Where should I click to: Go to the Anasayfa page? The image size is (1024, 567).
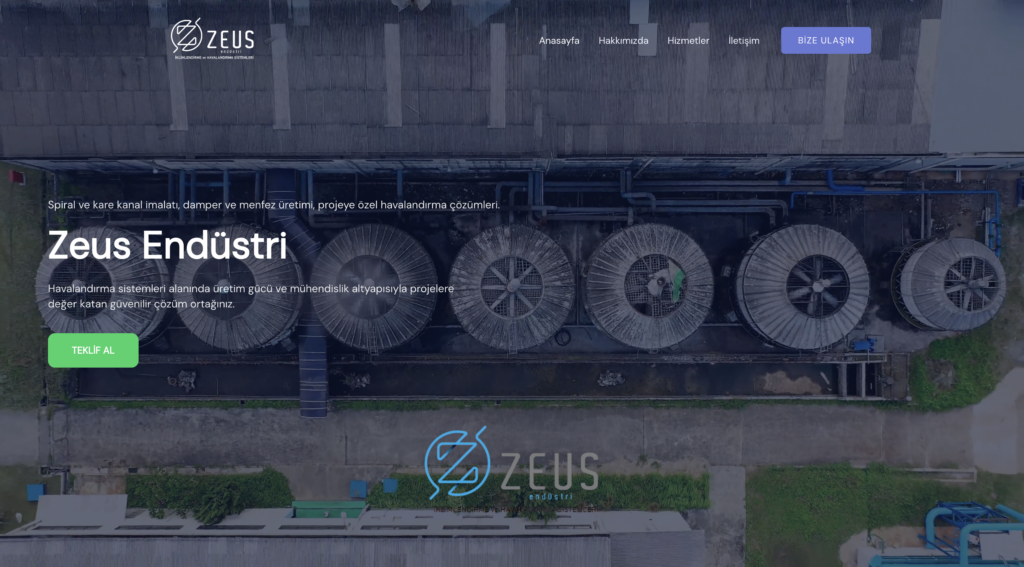pos(559,41)
